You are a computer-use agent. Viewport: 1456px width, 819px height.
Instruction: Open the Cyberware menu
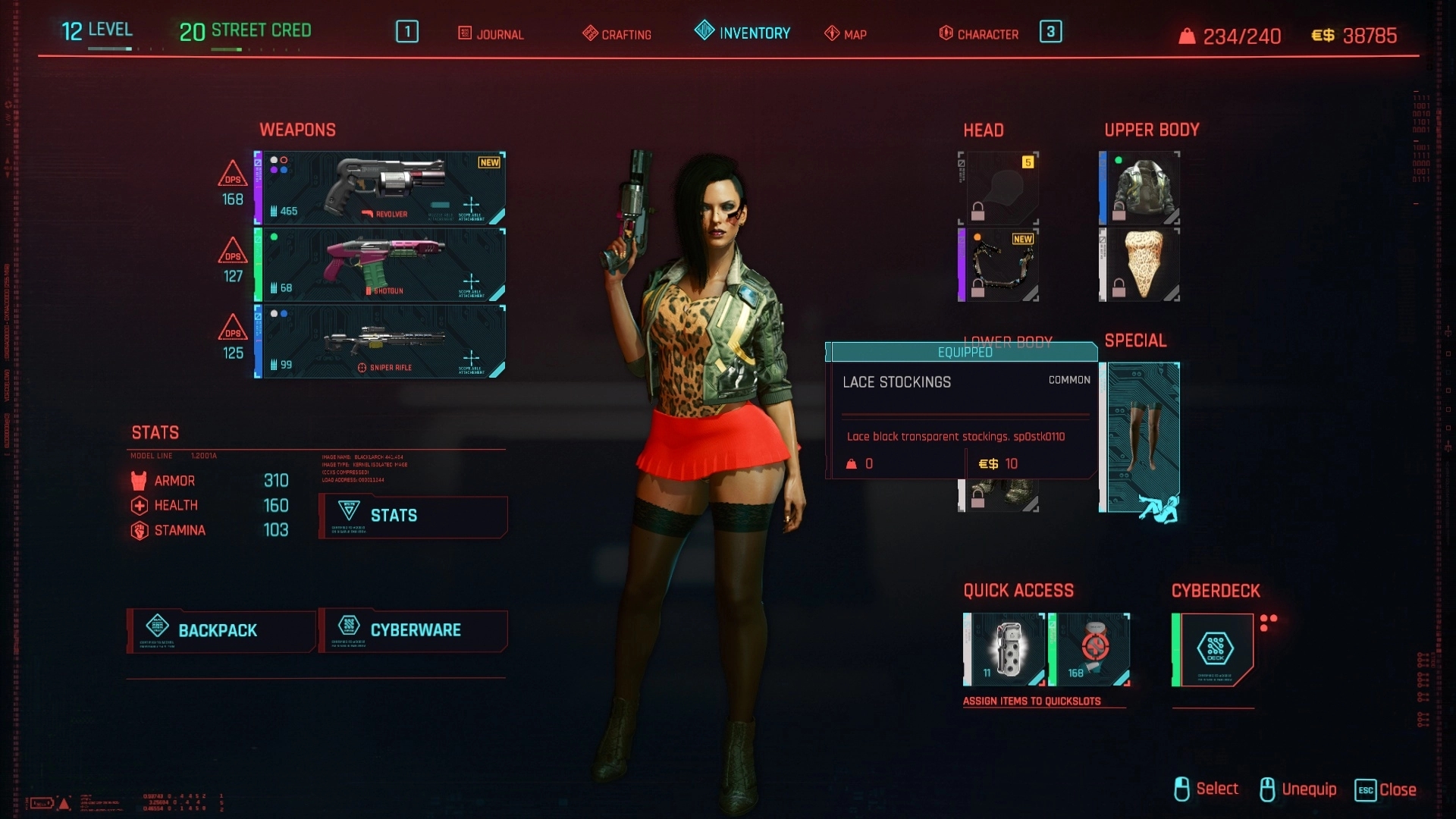point(413,631)
